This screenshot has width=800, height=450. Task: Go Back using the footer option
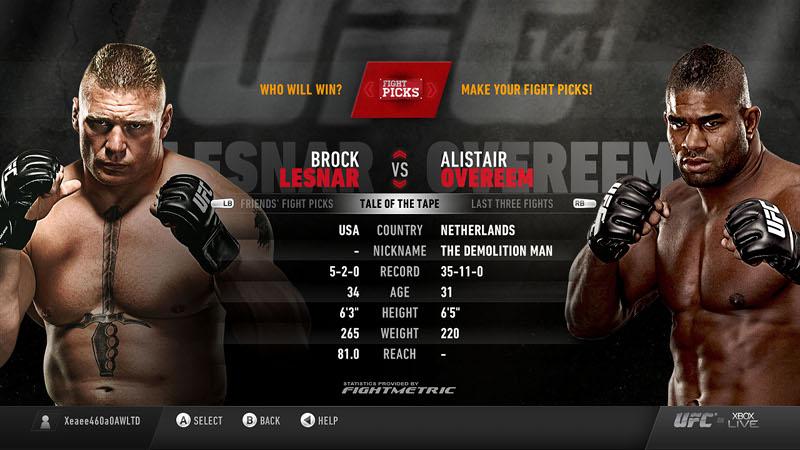coord(262,421)
